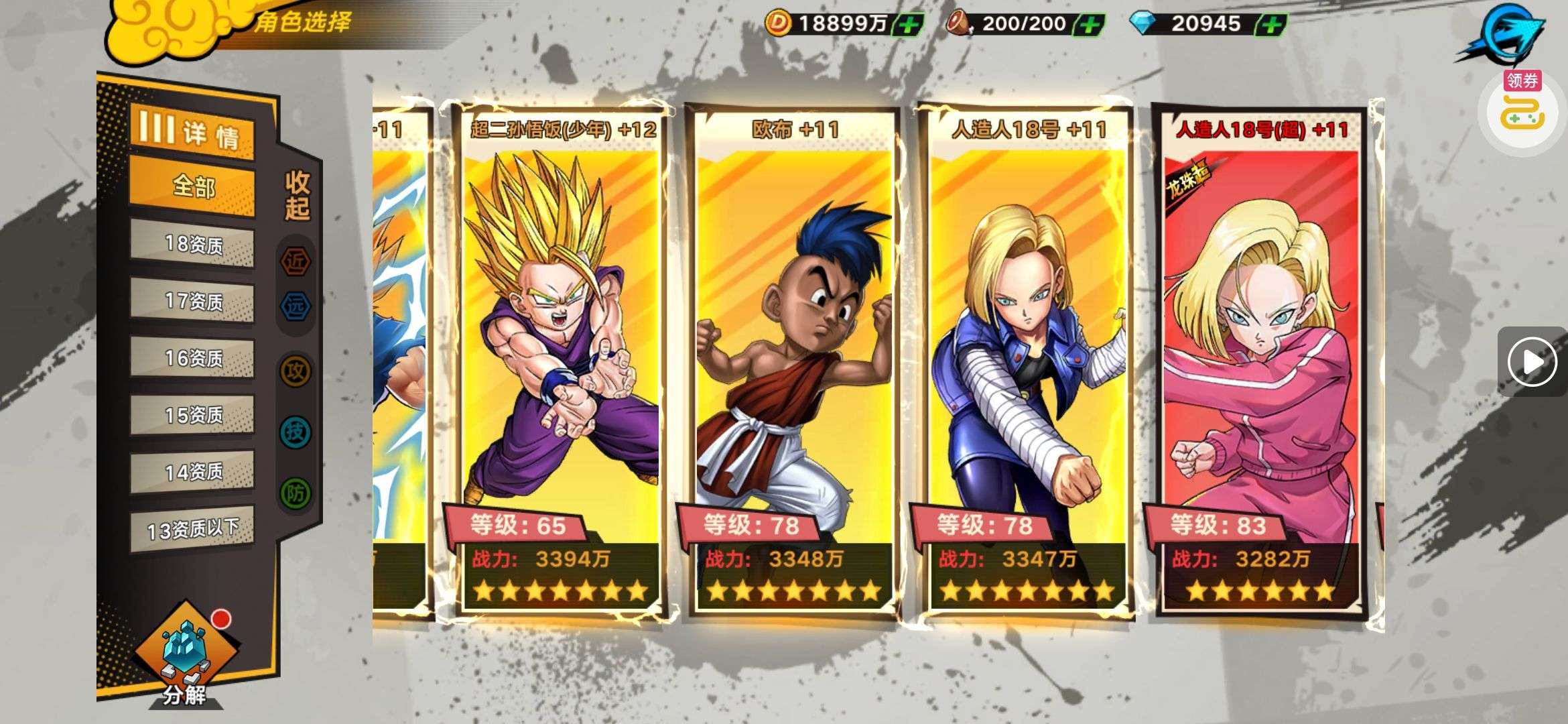Collapse the filter panel with 收起
The height and width of the screenshot is (724, 1568).
(x=297, y=196)
